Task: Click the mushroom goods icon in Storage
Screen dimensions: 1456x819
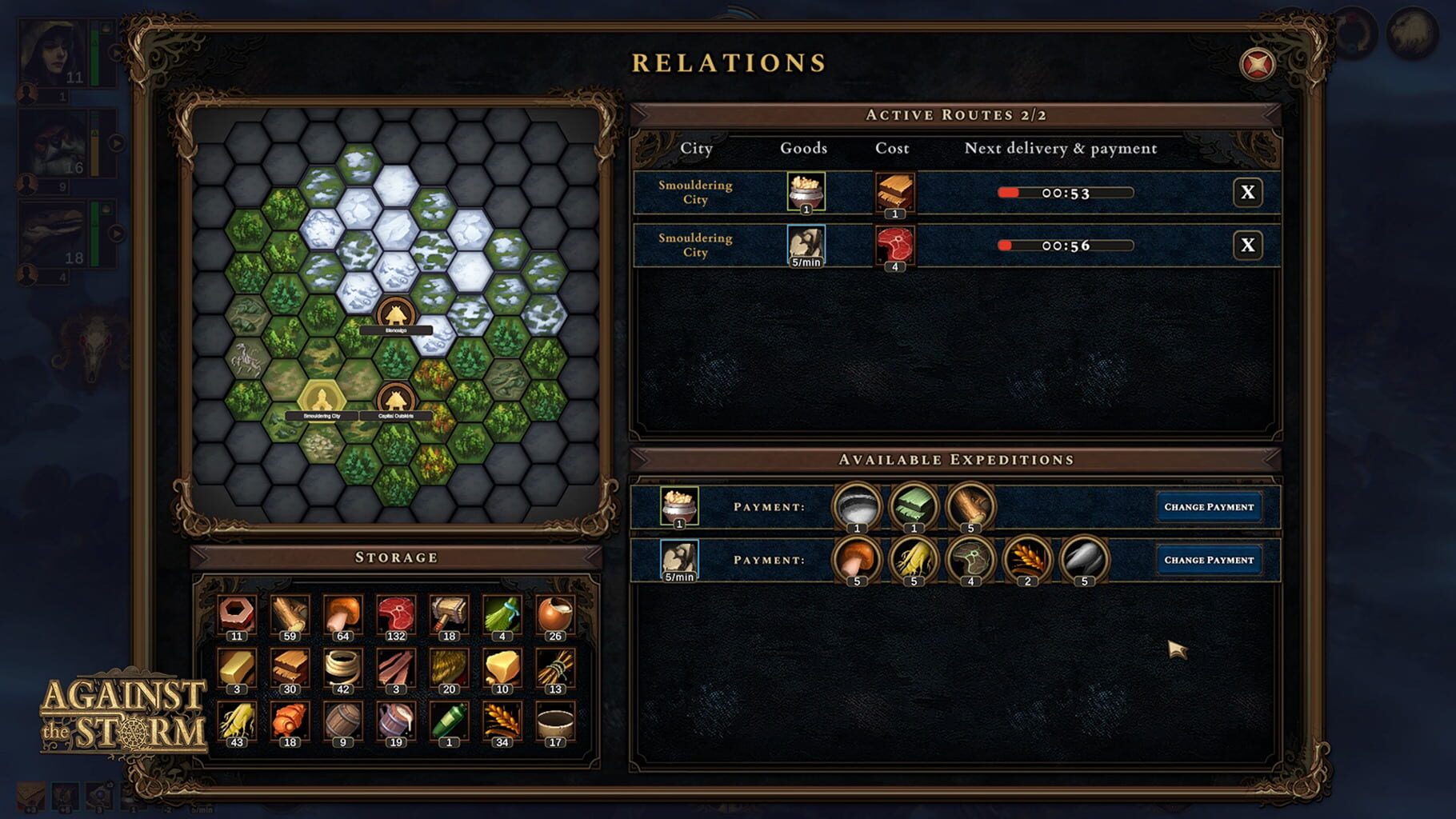Action: [342, 612]
